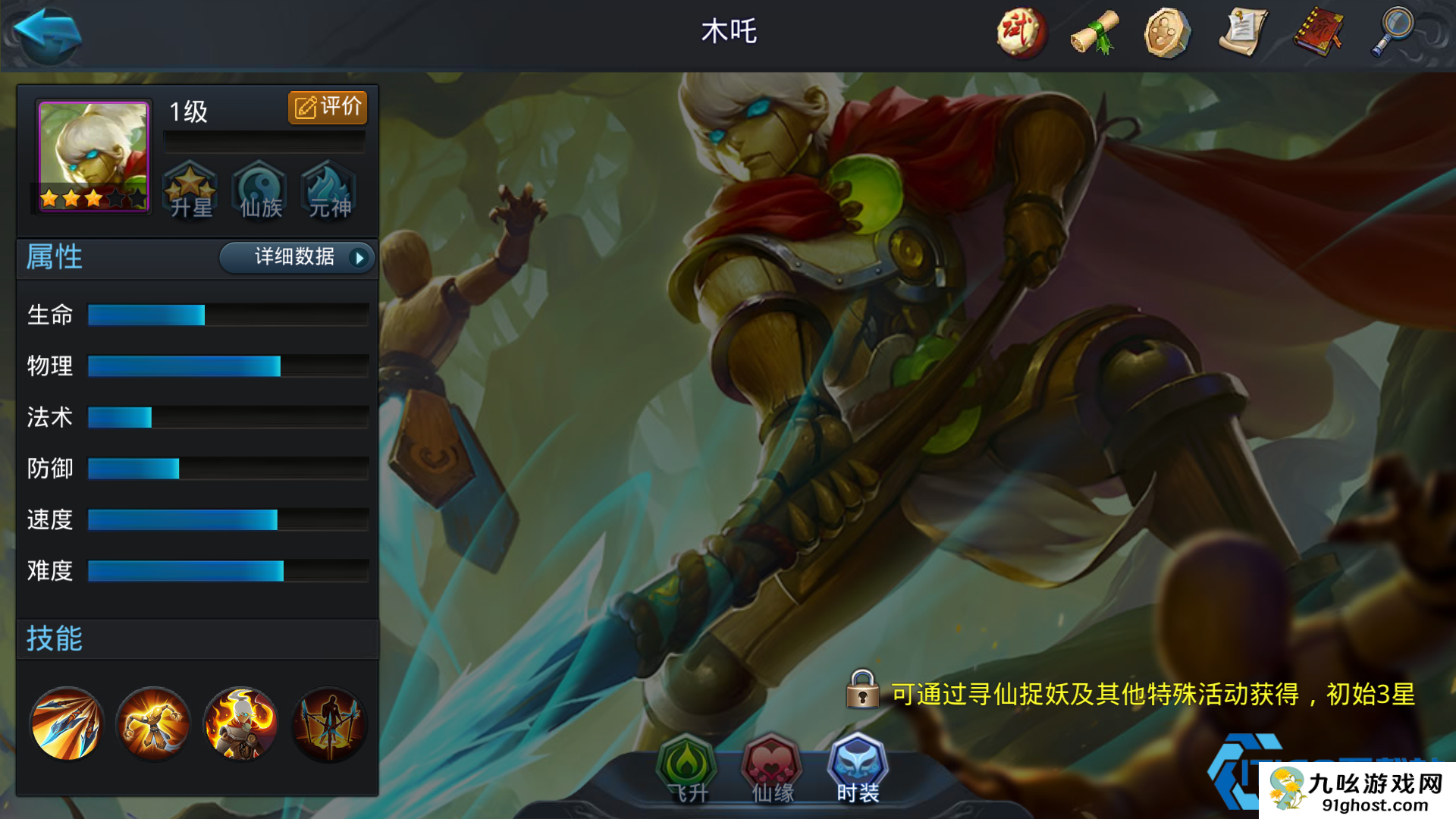Click the 评价 review button
1456x819 pixels.
pos(326,107)
